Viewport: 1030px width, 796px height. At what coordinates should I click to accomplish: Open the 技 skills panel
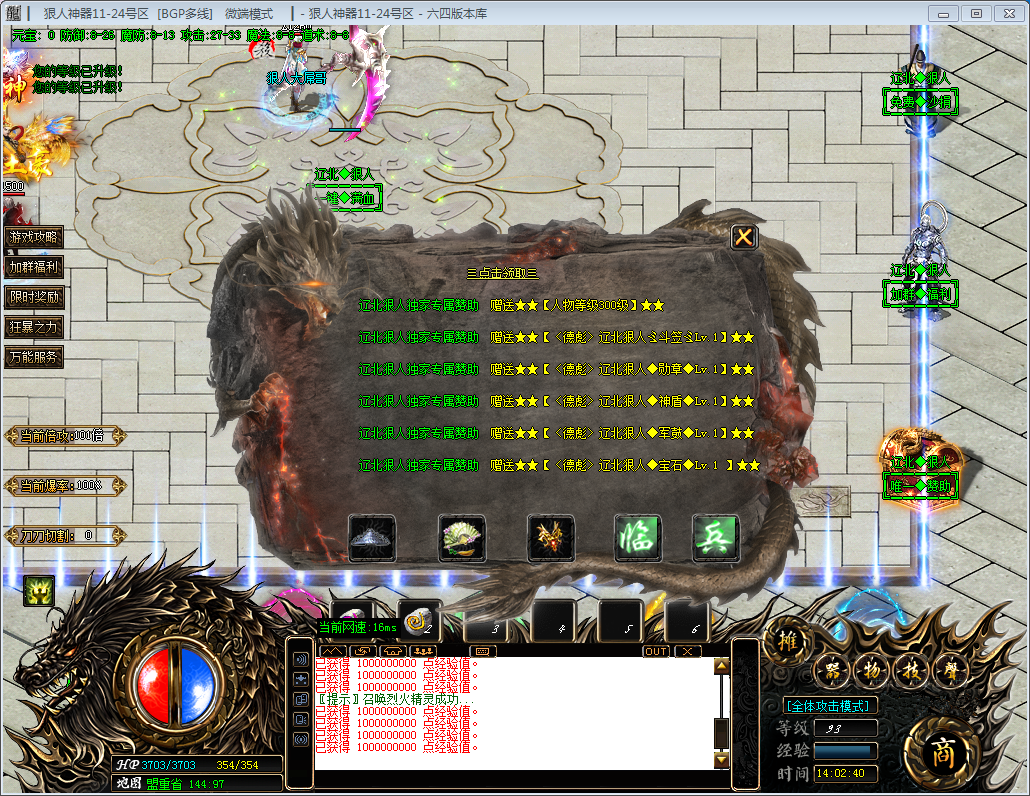908,671
